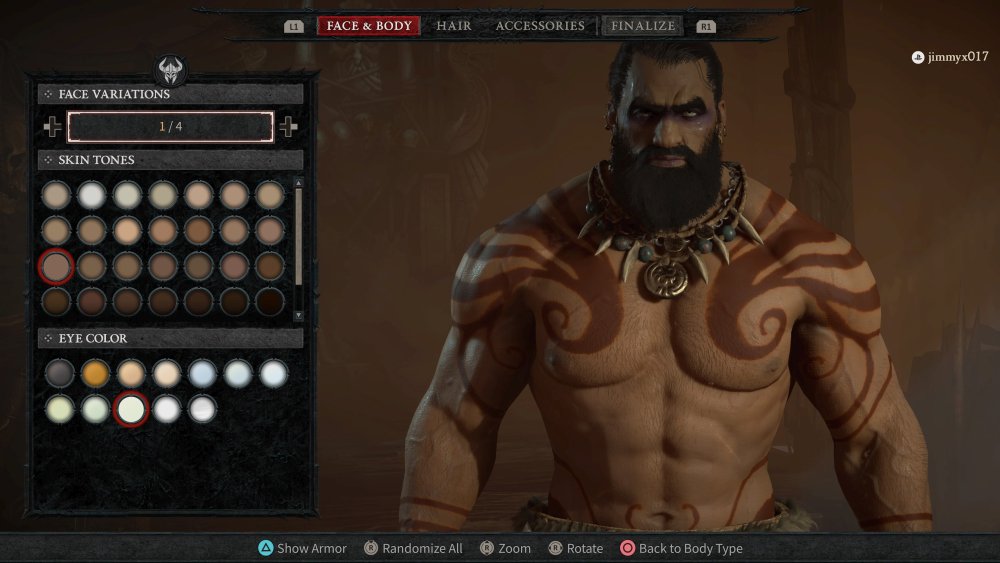Click the skin tones scrollbar up arrow
The width and height of the screenshot is (1000, 563).
[298, 183]
